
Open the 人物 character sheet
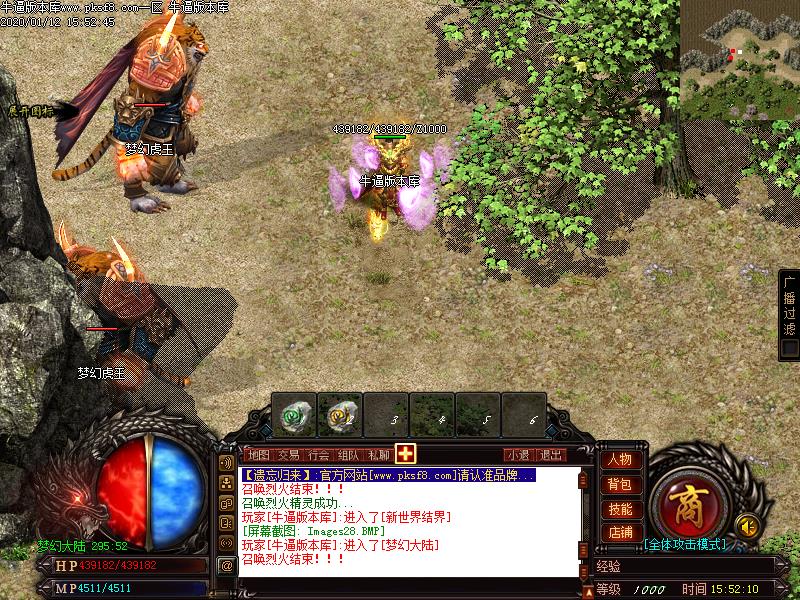coord(620,460)
